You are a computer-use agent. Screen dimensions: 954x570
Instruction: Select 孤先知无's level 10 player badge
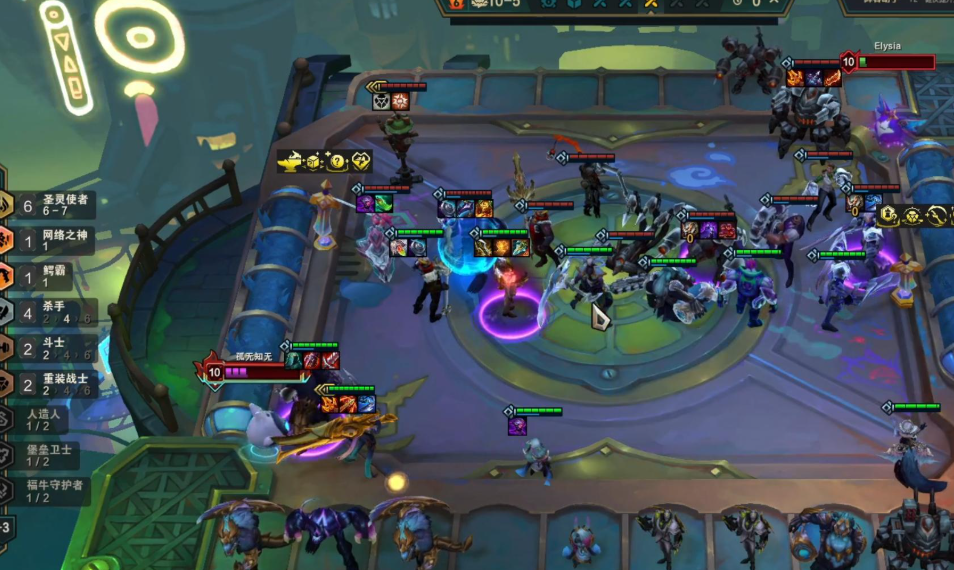coord(213,372)
